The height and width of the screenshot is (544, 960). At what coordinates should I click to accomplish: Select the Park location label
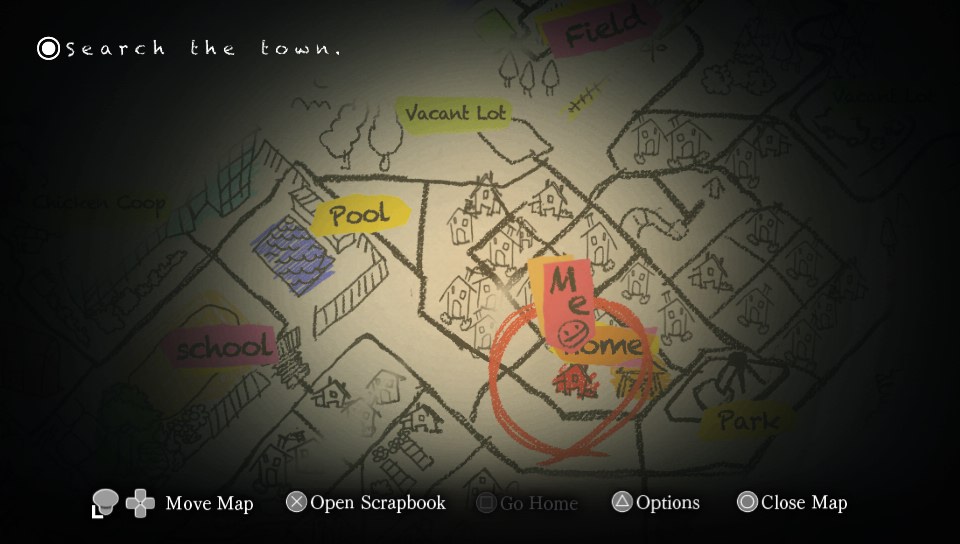748,420
